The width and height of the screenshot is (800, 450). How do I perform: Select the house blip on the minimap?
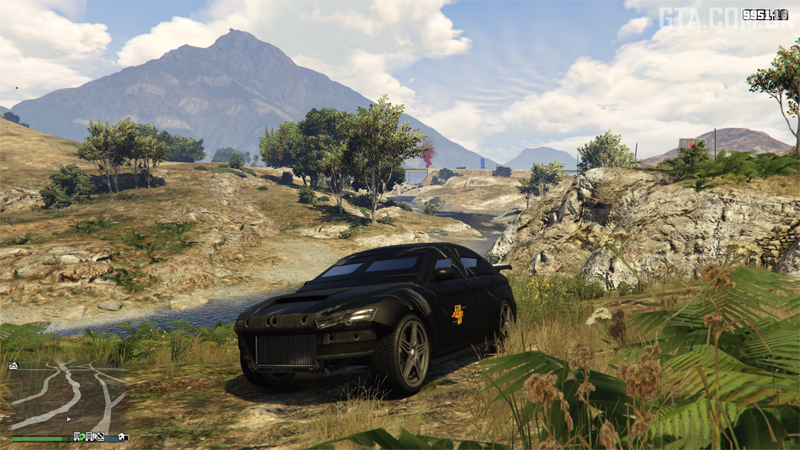(x=122, y=437)
